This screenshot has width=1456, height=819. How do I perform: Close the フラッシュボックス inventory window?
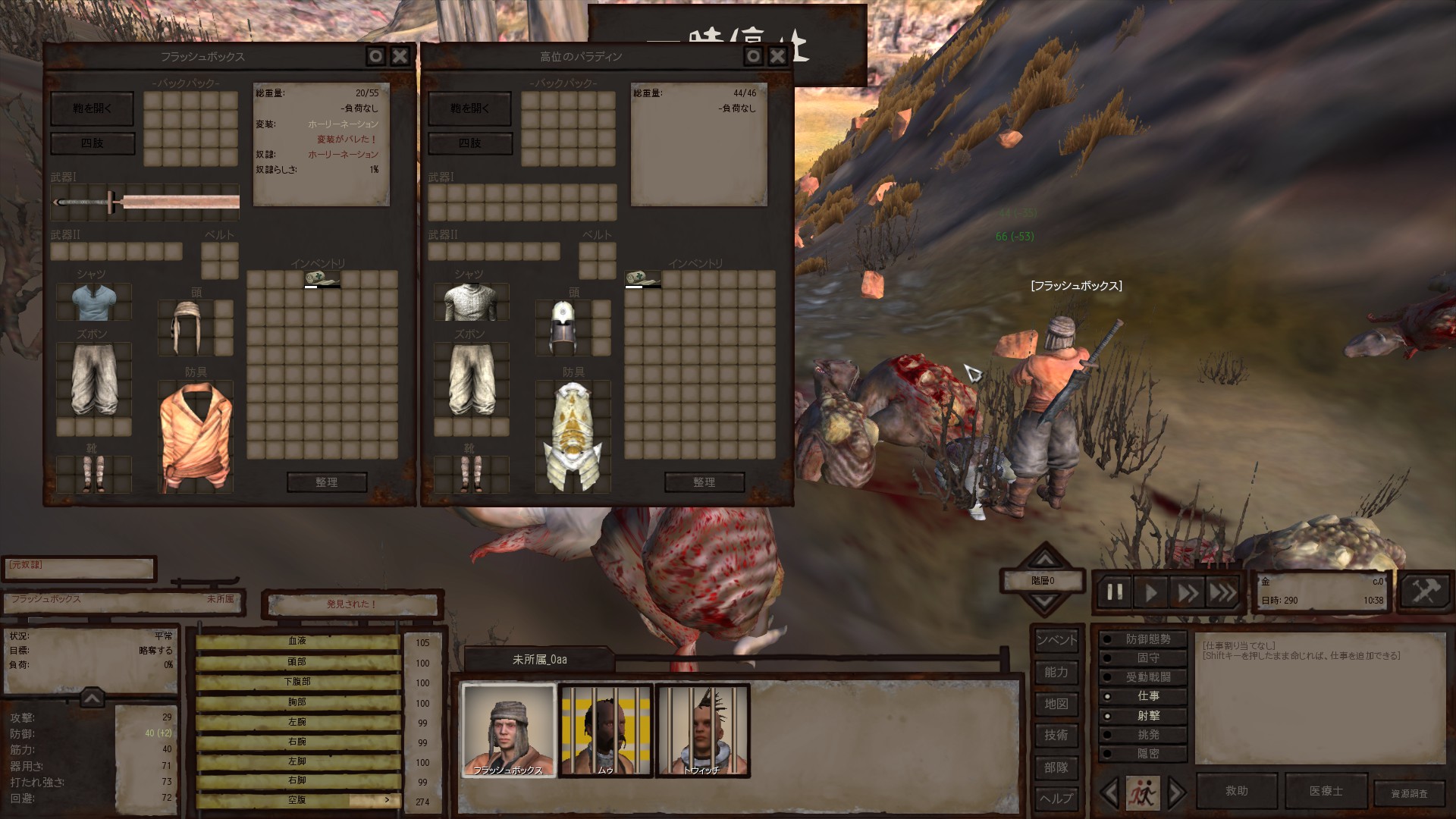pyautogui.click(x=400, y=56)
